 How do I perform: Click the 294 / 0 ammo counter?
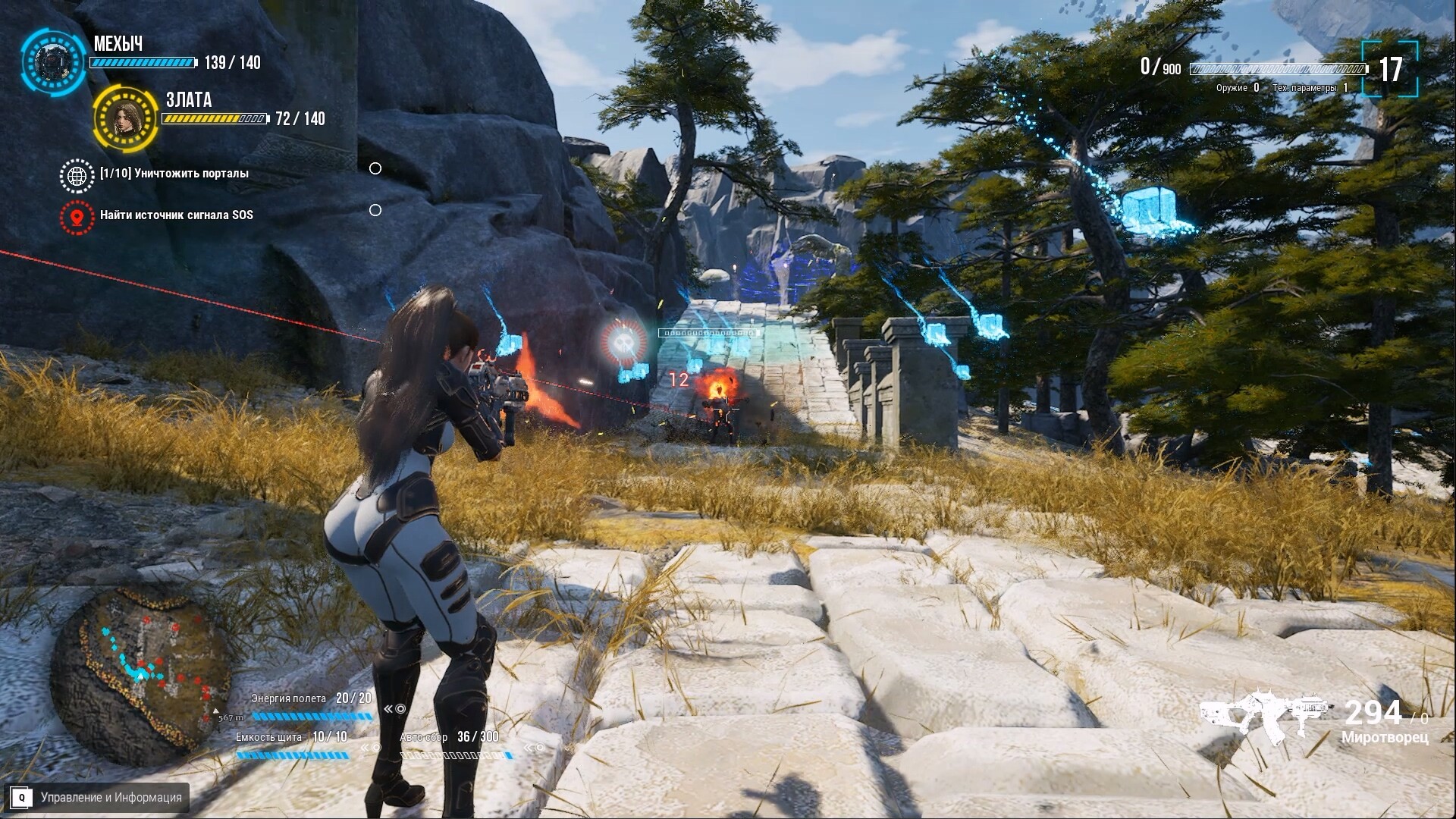click(1384, 713)
